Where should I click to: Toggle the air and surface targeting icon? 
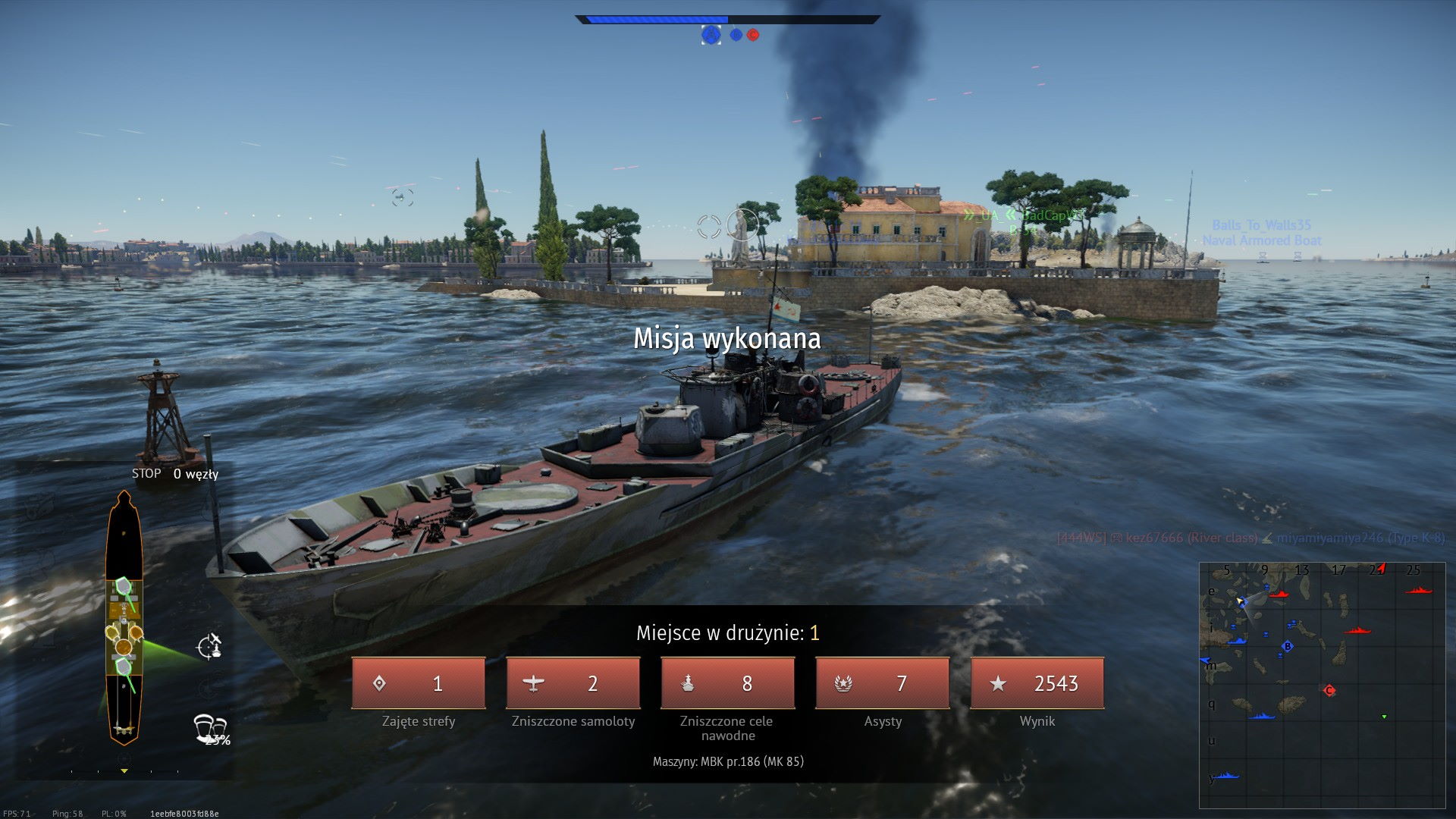209,647
